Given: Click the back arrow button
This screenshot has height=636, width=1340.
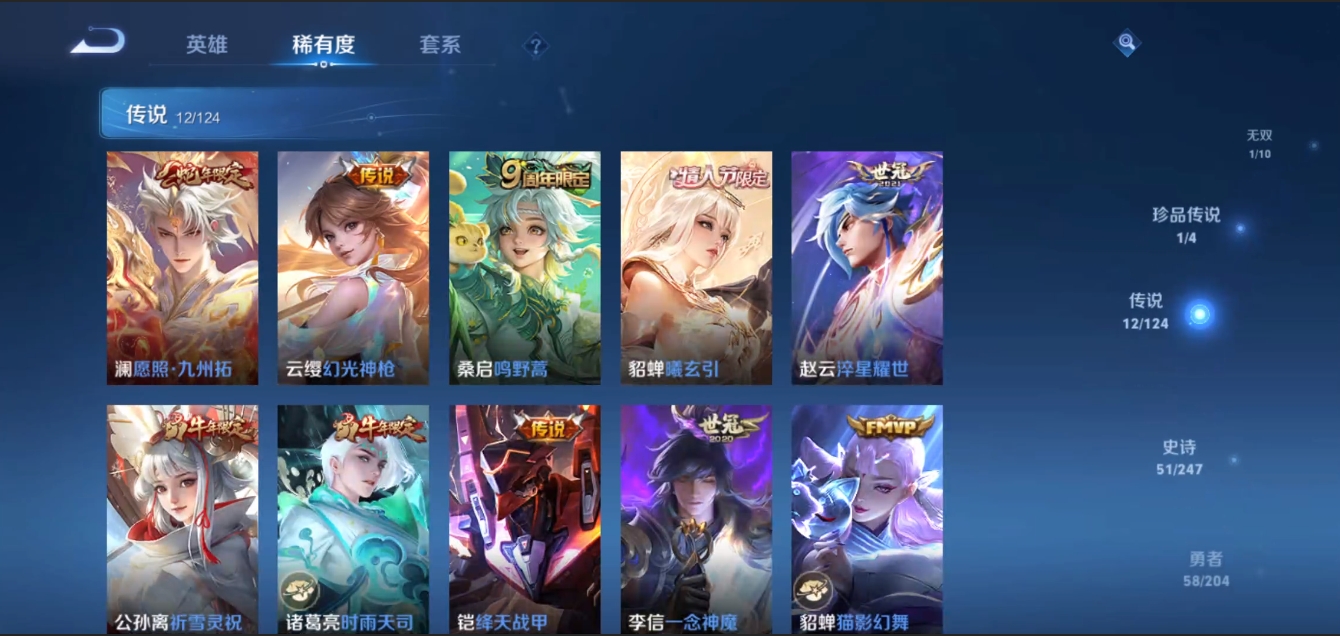Looking at the screenshot, I should (x=98, y=42).
